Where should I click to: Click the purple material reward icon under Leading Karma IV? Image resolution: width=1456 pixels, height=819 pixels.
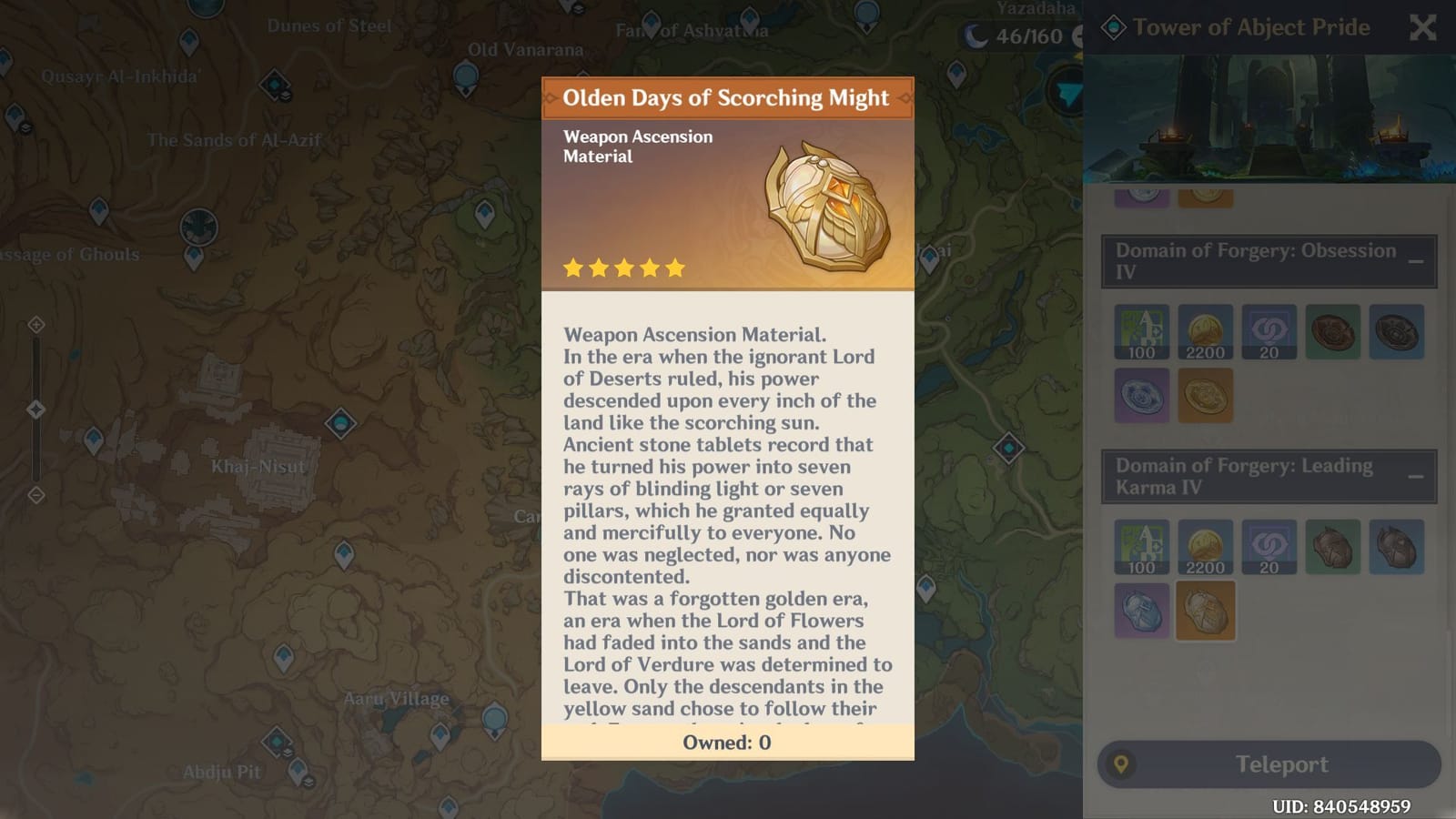tap(1142, 610)
